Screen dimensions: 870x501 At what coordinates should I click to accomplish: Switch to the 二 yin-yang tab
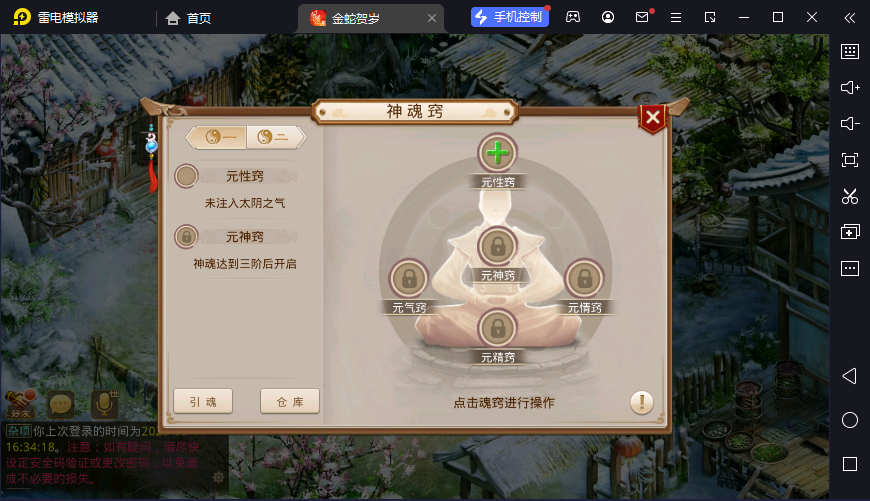point(273,138)
